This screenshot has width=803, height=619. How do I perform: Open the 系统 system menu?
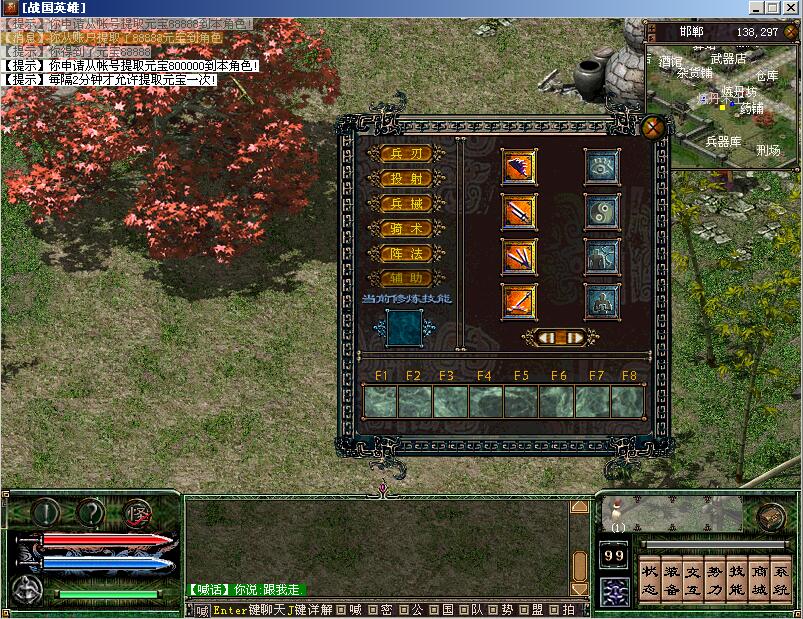(781, 582)
